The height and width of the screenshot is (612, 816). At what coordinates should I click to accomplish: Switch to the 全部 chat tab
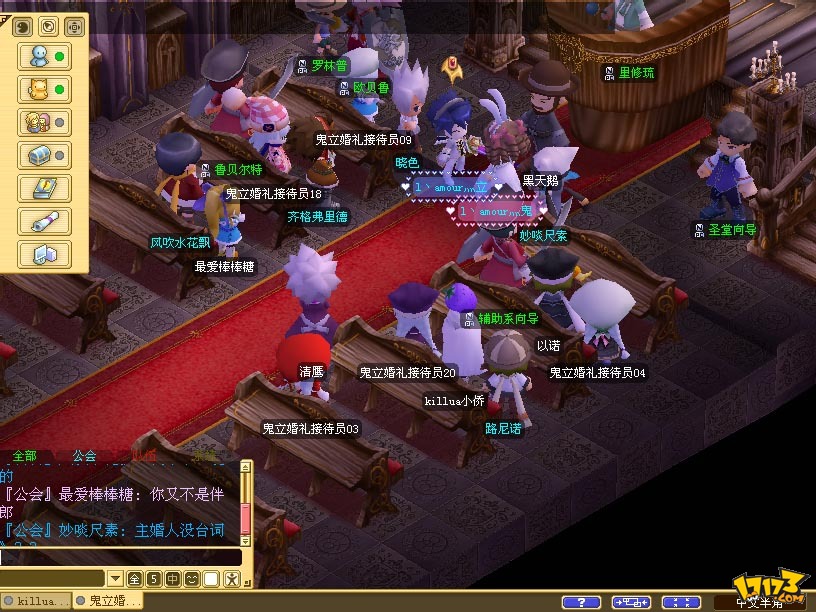(x=25, y=456)
